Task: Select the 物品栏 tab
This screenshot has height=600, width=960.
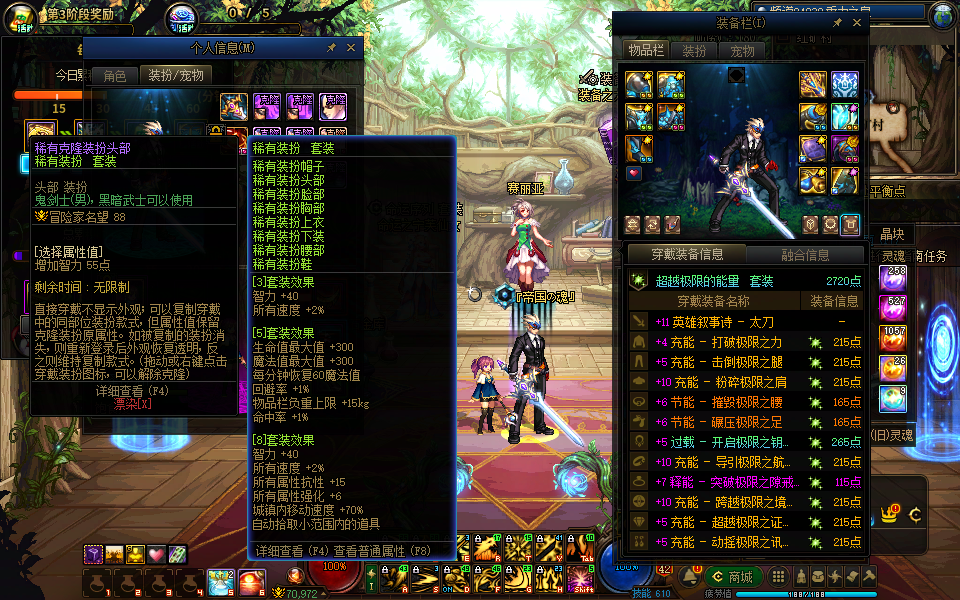Action: click(646, 51)
